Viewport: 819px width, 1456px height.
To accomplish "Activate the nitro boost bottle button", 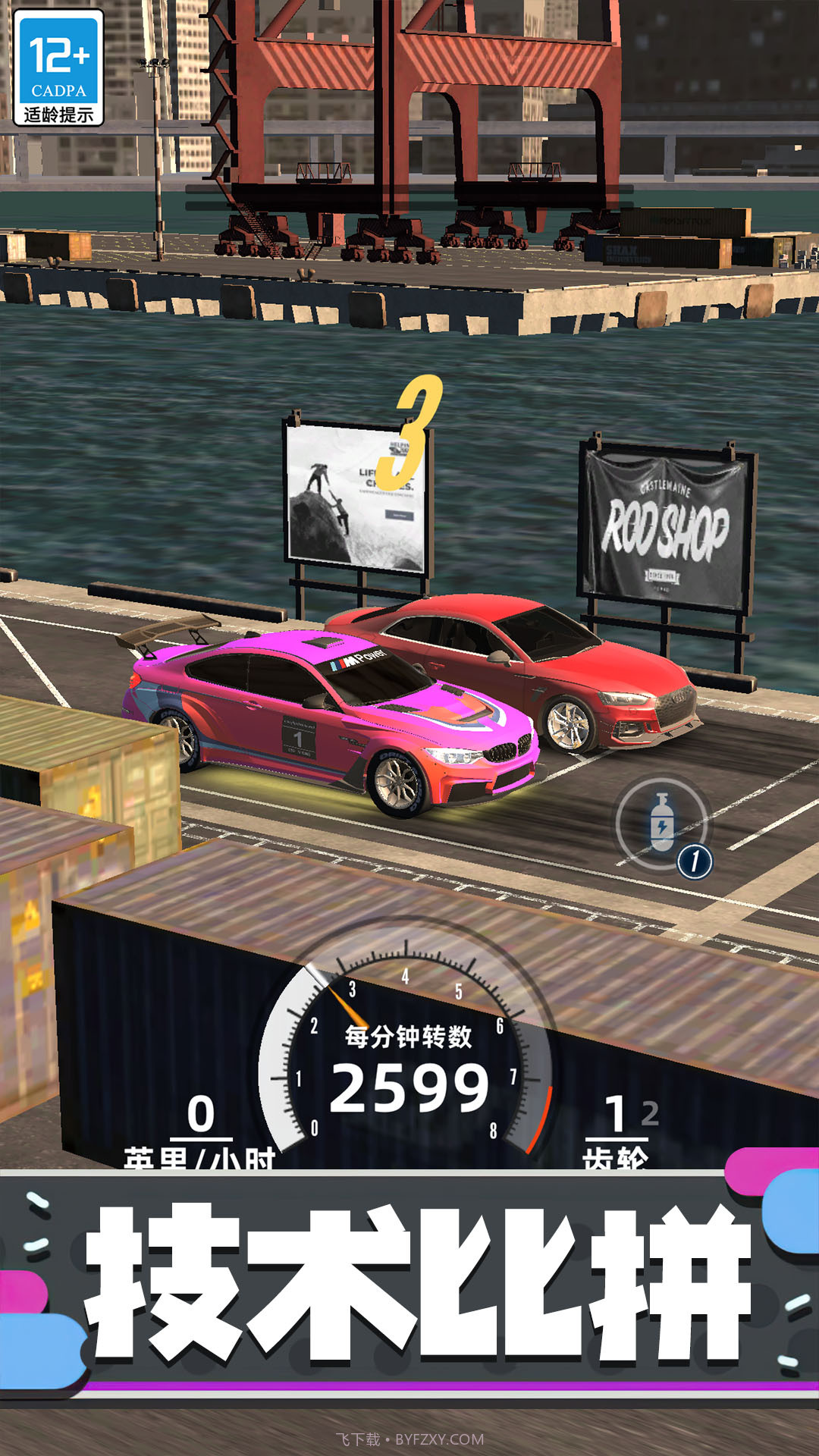I will pyautogui.click(x=662, y=824).
